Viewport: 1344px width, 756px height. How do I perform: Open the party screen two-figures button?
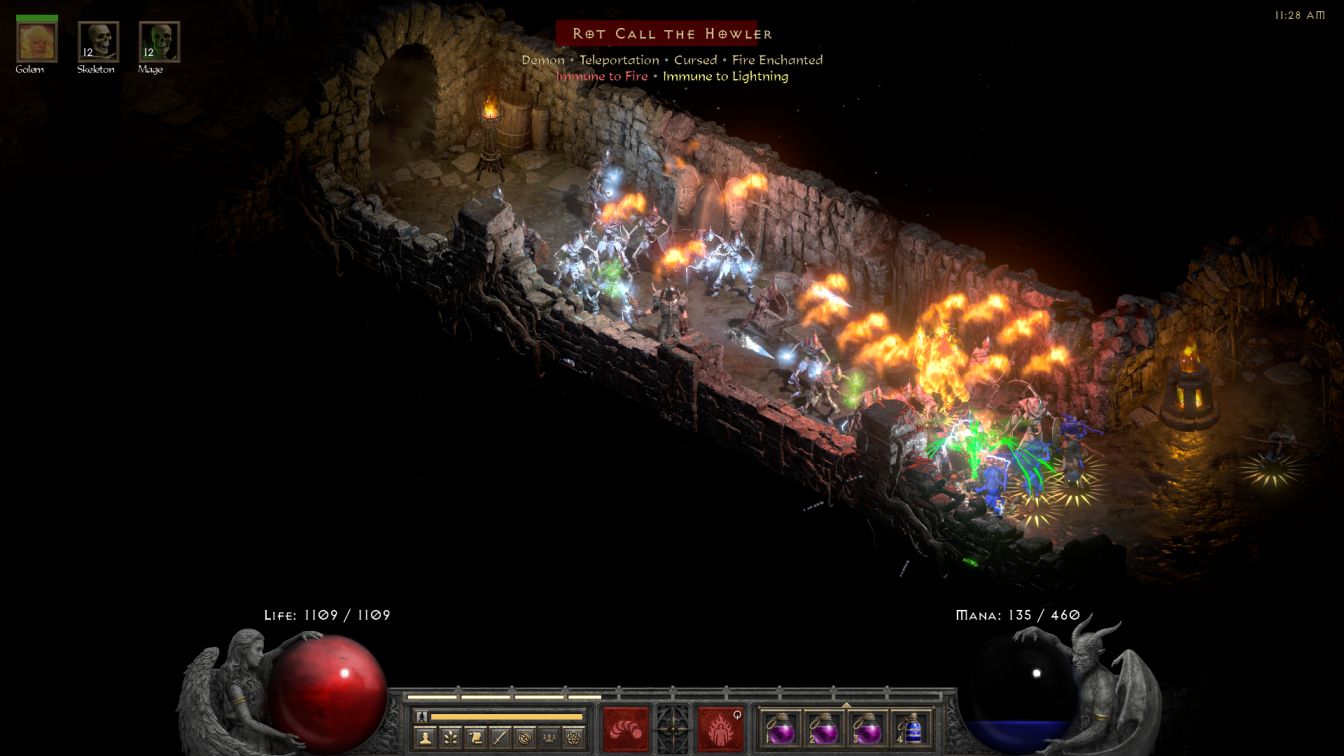tap(549, 738)
